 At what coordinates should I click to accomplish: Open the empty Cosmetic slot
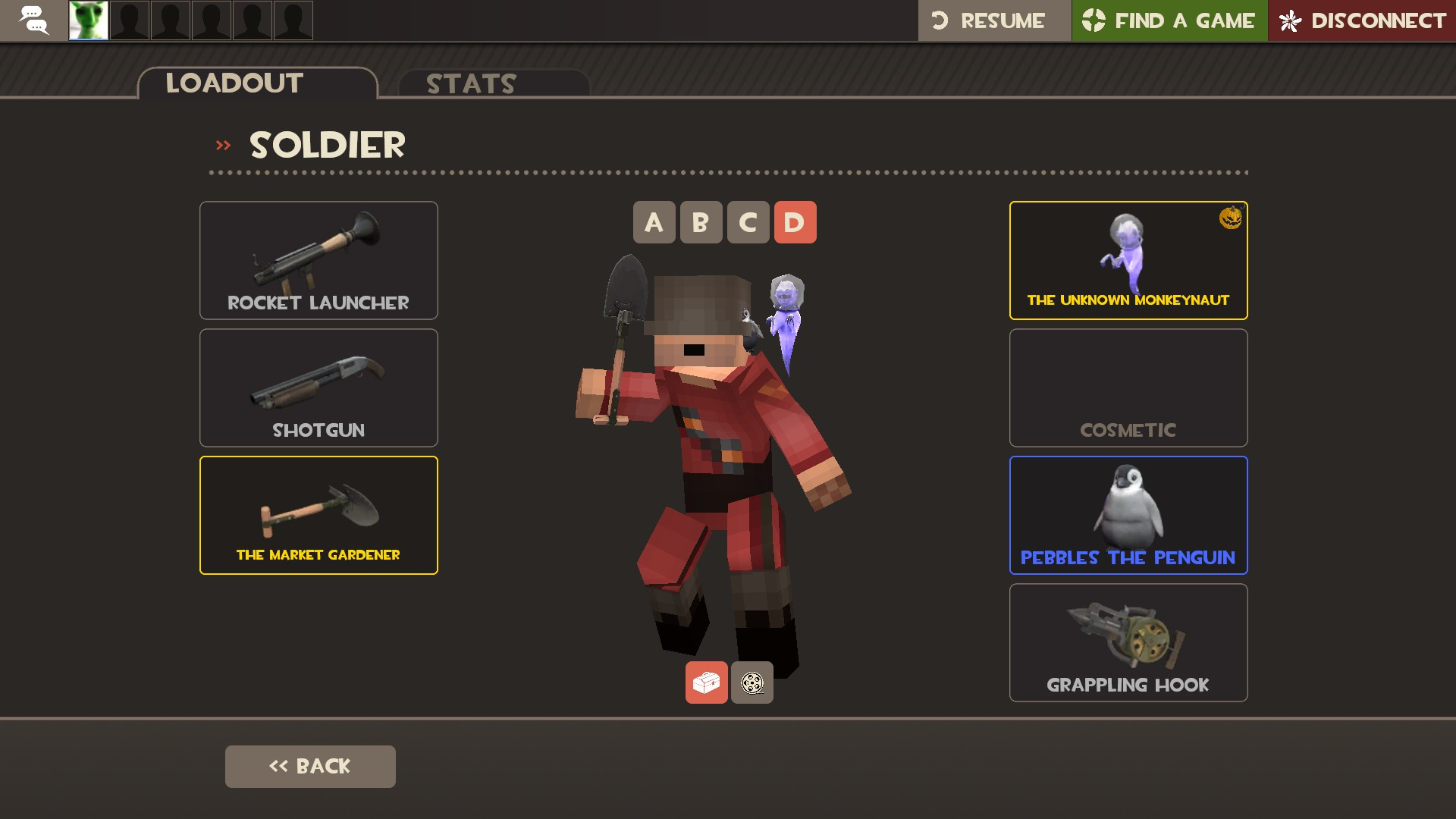pyautogui.click(x=1128, y=388)
